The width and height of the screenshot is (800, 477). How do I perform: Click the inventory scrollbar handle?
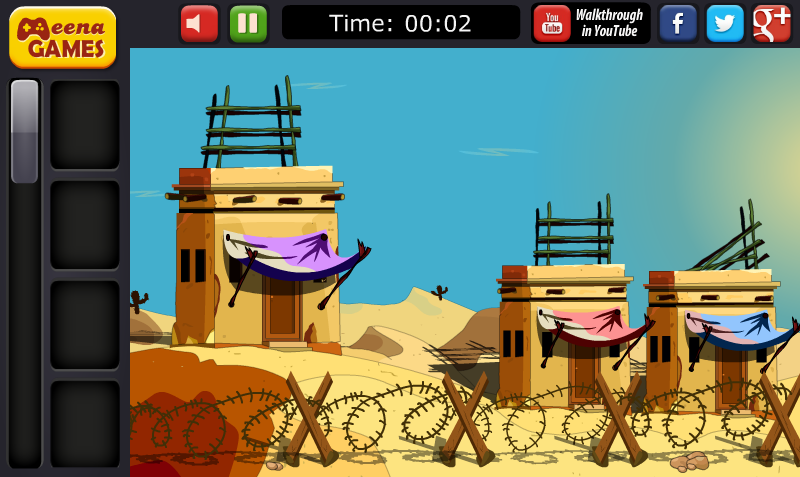tap(25, 131)
